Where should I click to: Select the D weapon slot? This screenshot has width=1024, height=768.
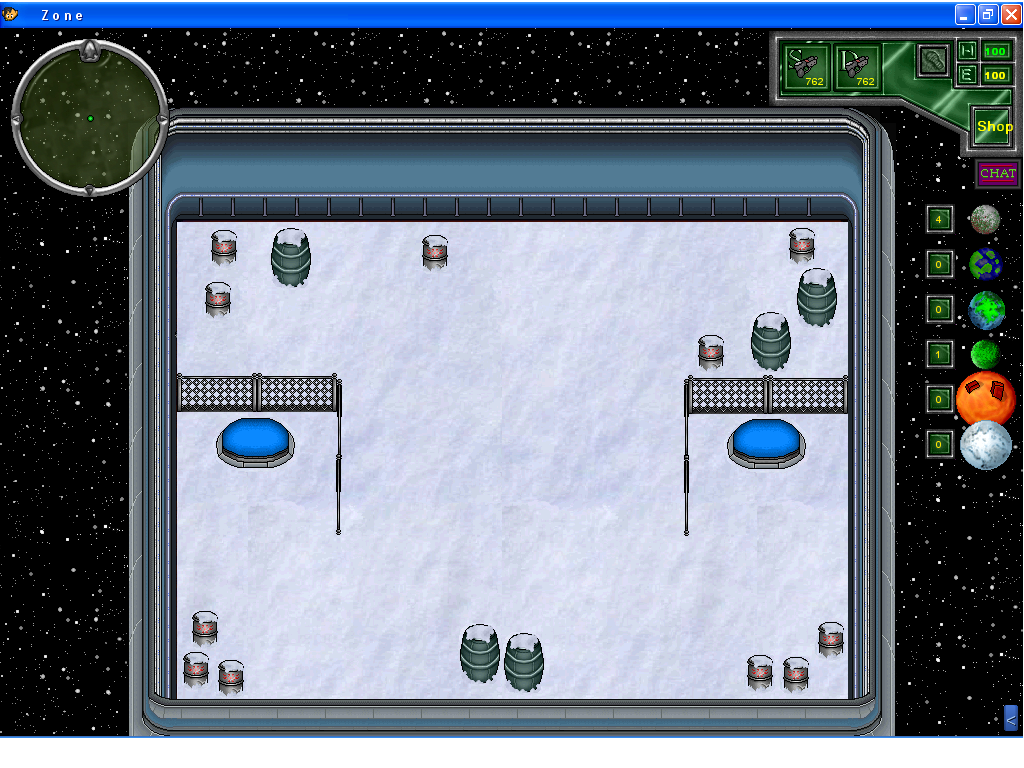[858, 67]
